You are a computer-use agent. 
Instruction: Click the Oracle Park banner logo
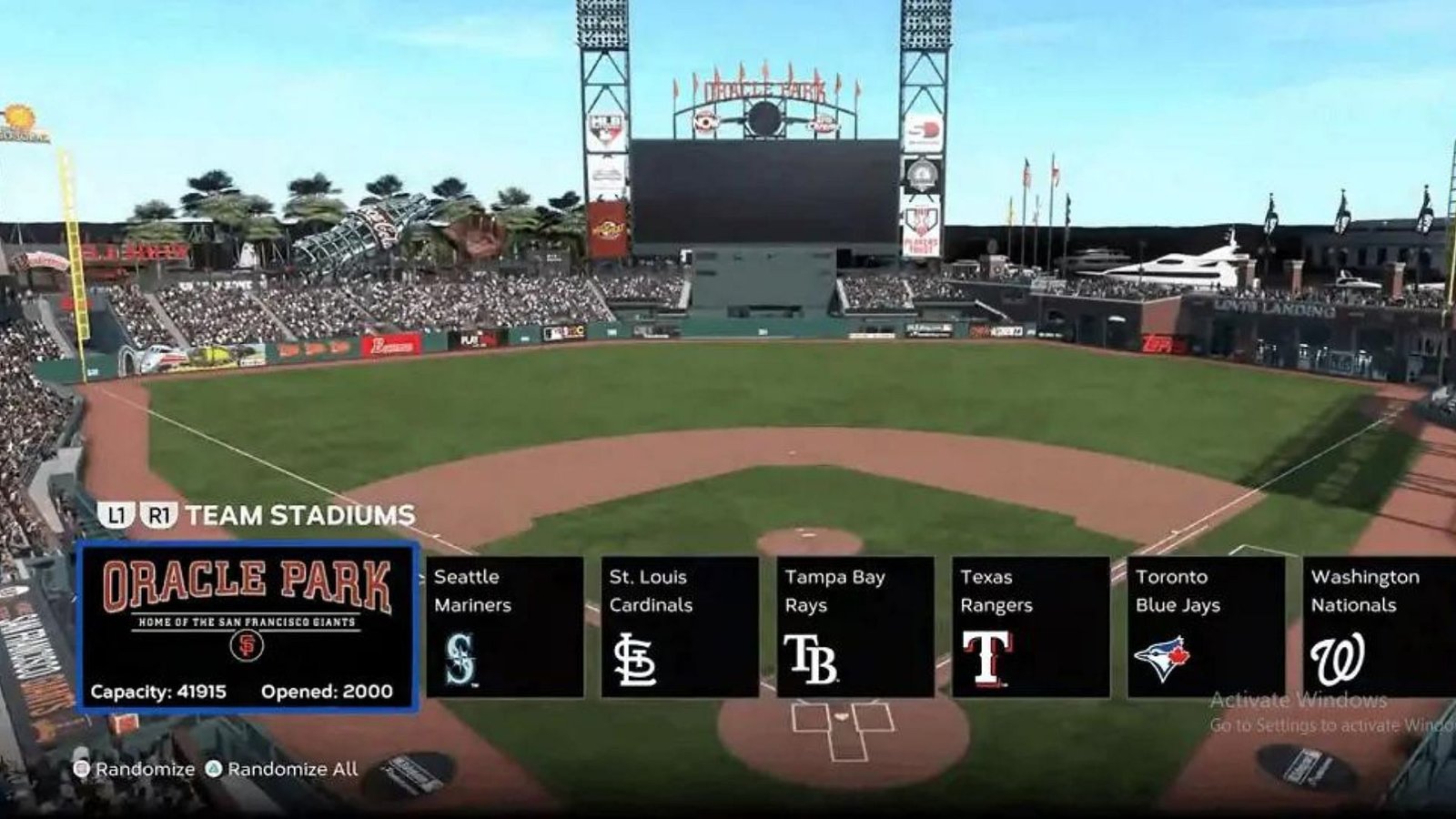[248, 582]
